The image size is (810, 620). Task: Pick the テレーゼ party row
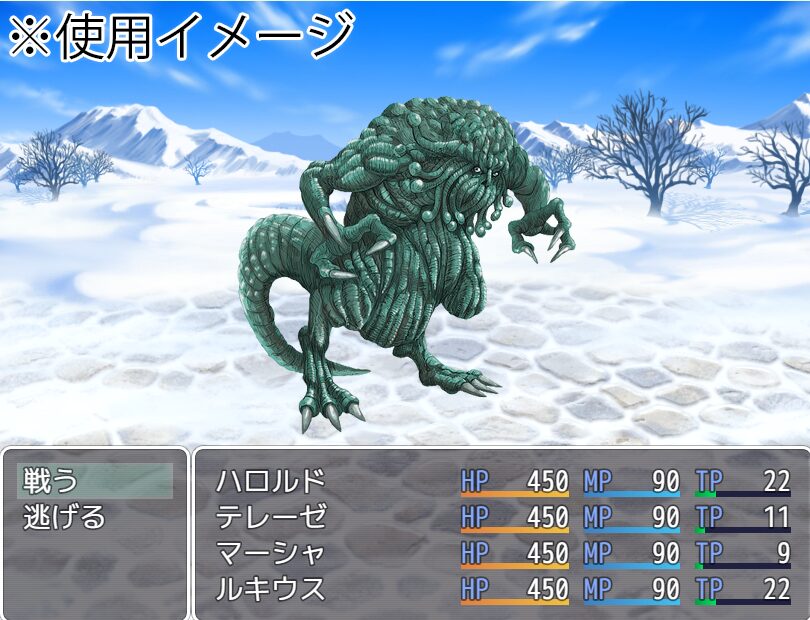[x=271, y=517]
